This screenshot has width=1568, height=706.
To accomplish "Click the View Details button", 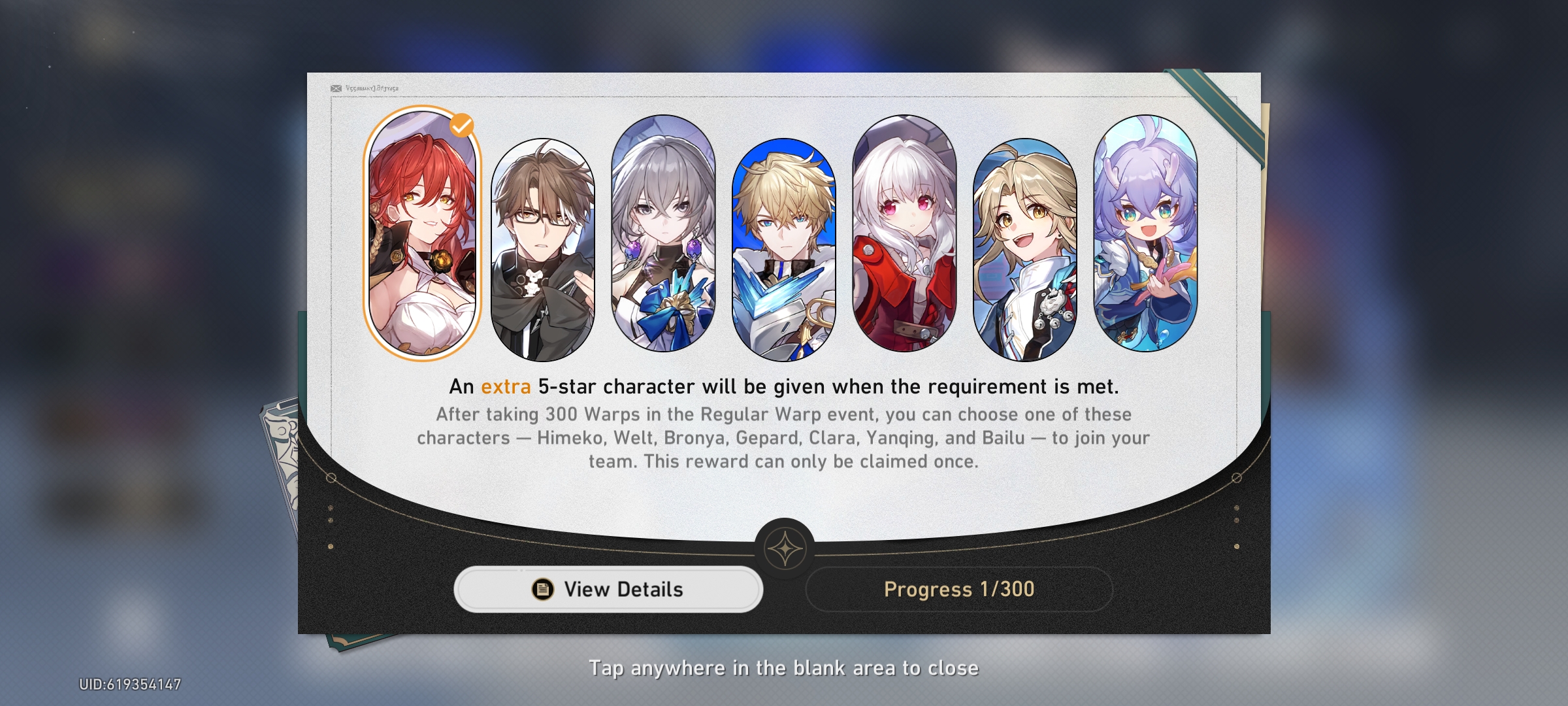I will (x=608, y=589).
